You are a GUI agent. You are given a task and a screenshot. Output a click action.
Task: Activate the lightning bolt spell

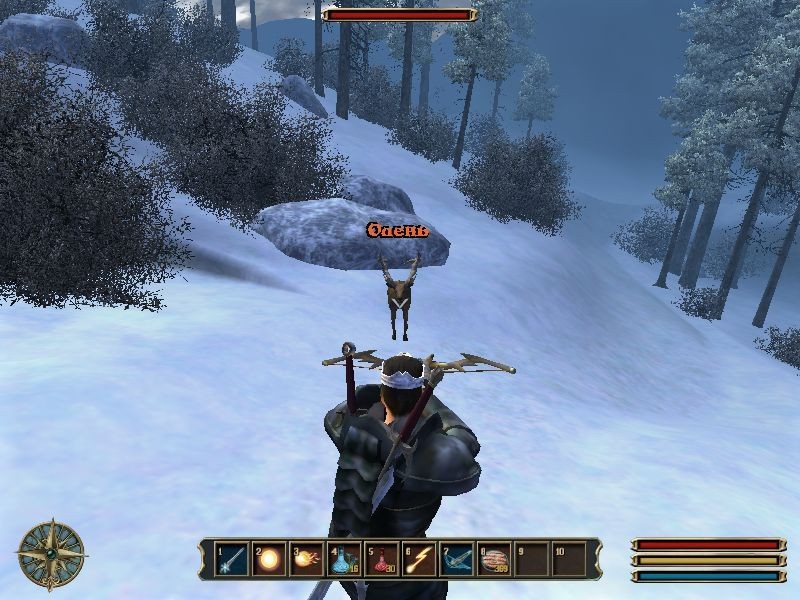[x=419, y=559]
